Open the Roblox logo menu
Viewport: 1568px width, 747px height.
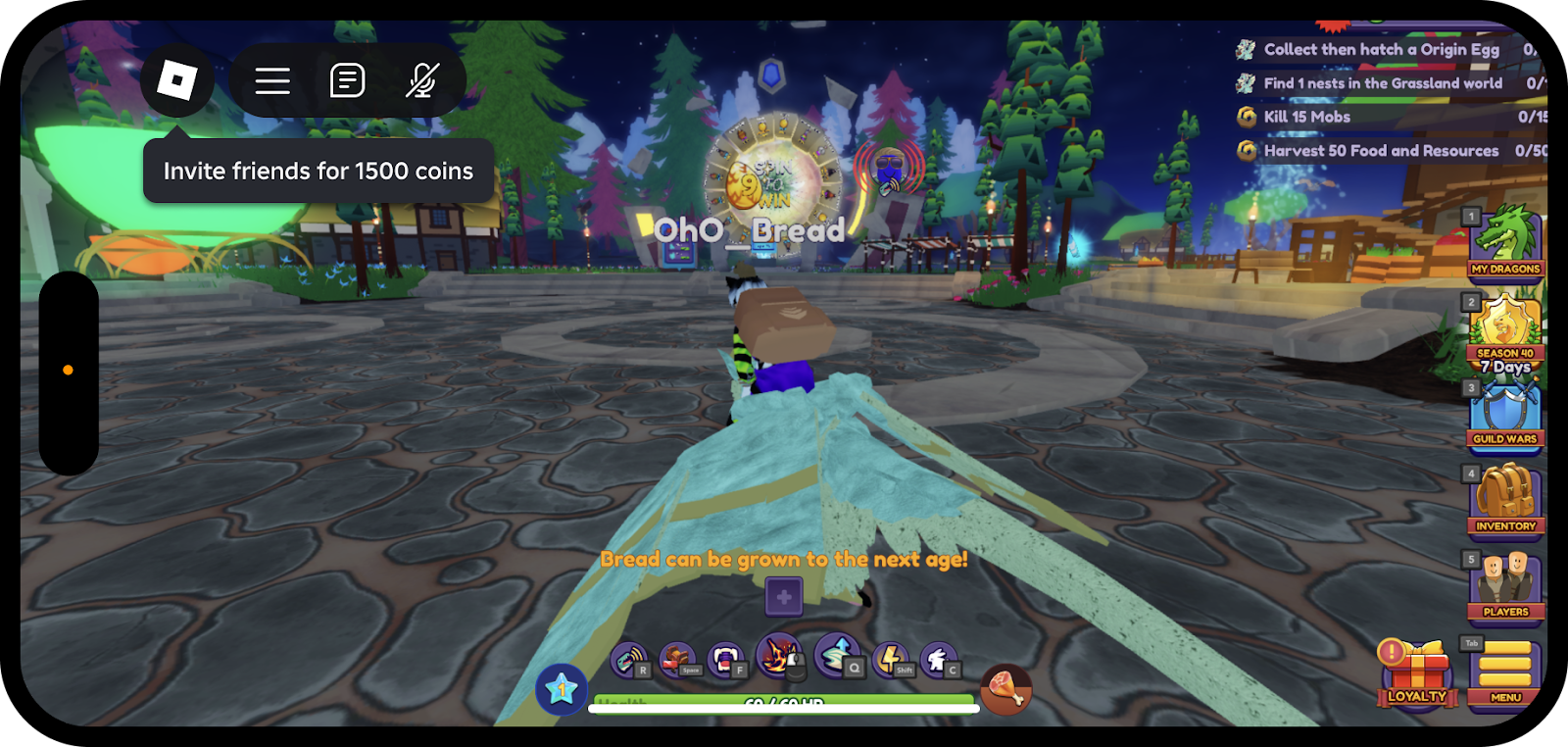click(x=177, y=80)
